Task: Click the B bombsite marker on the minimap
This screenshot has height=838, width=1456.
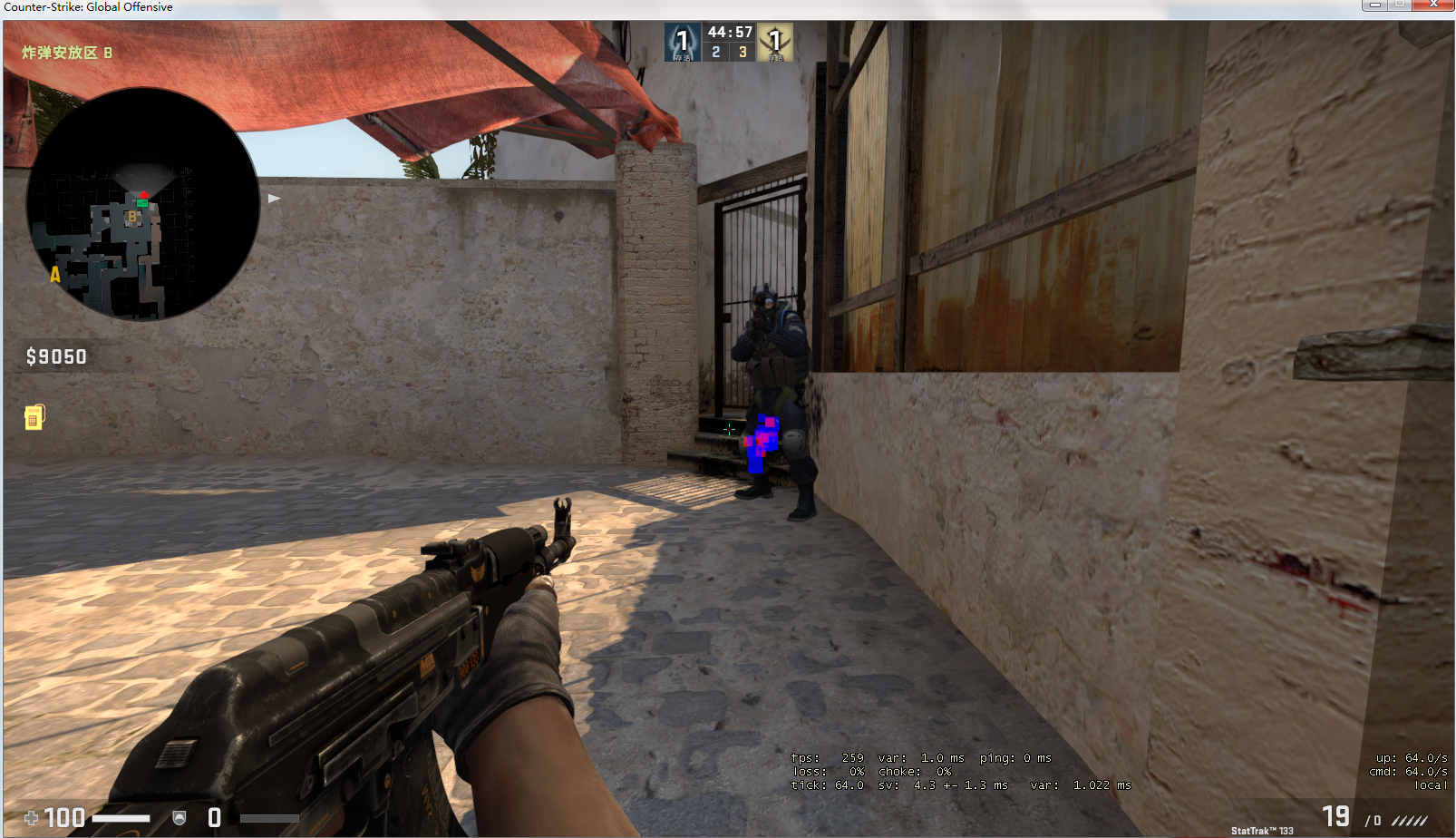Action: 133,218
